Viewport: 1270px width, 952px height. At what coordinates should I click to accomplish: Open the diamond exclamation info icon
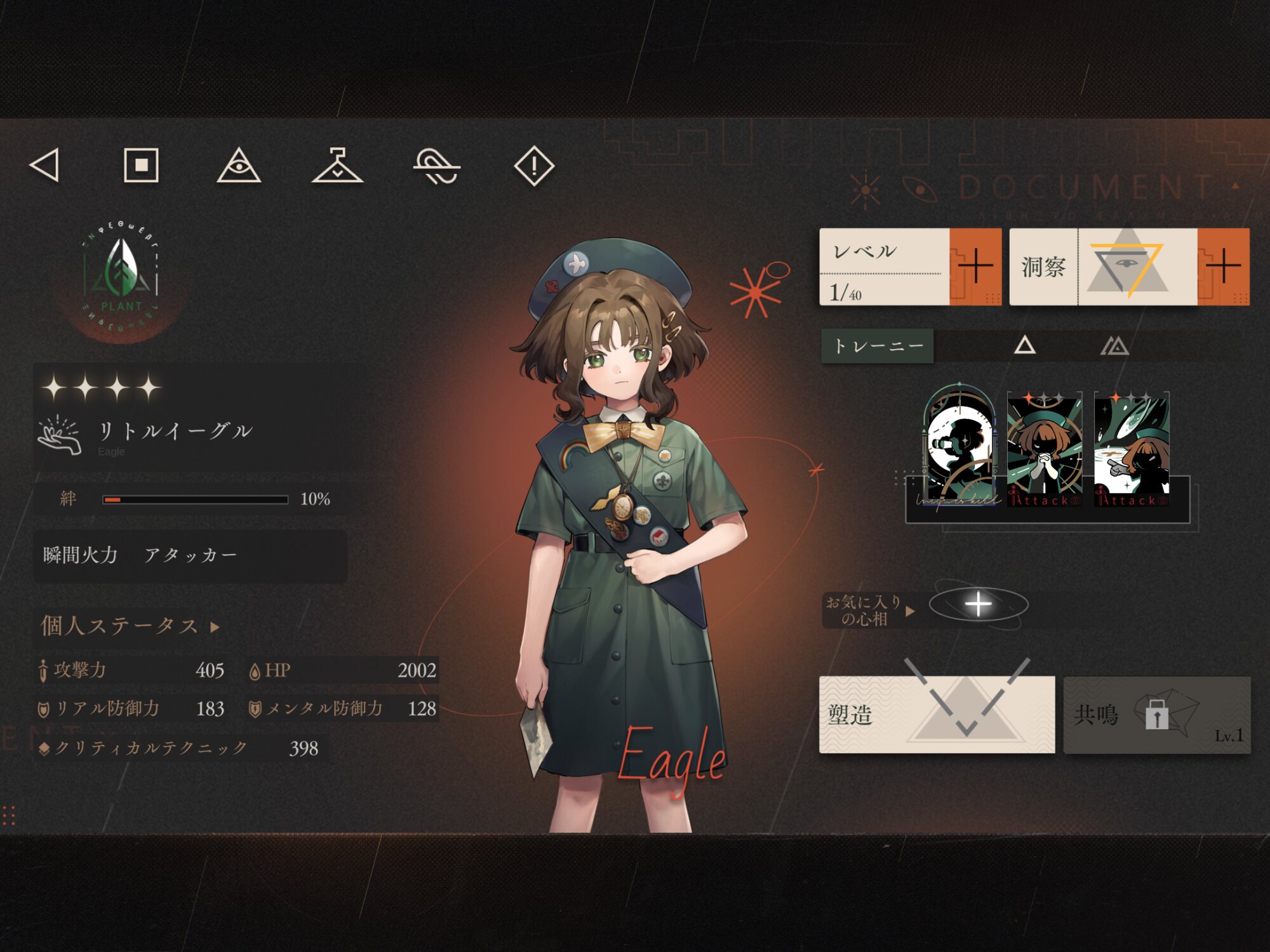pos(534,166)
